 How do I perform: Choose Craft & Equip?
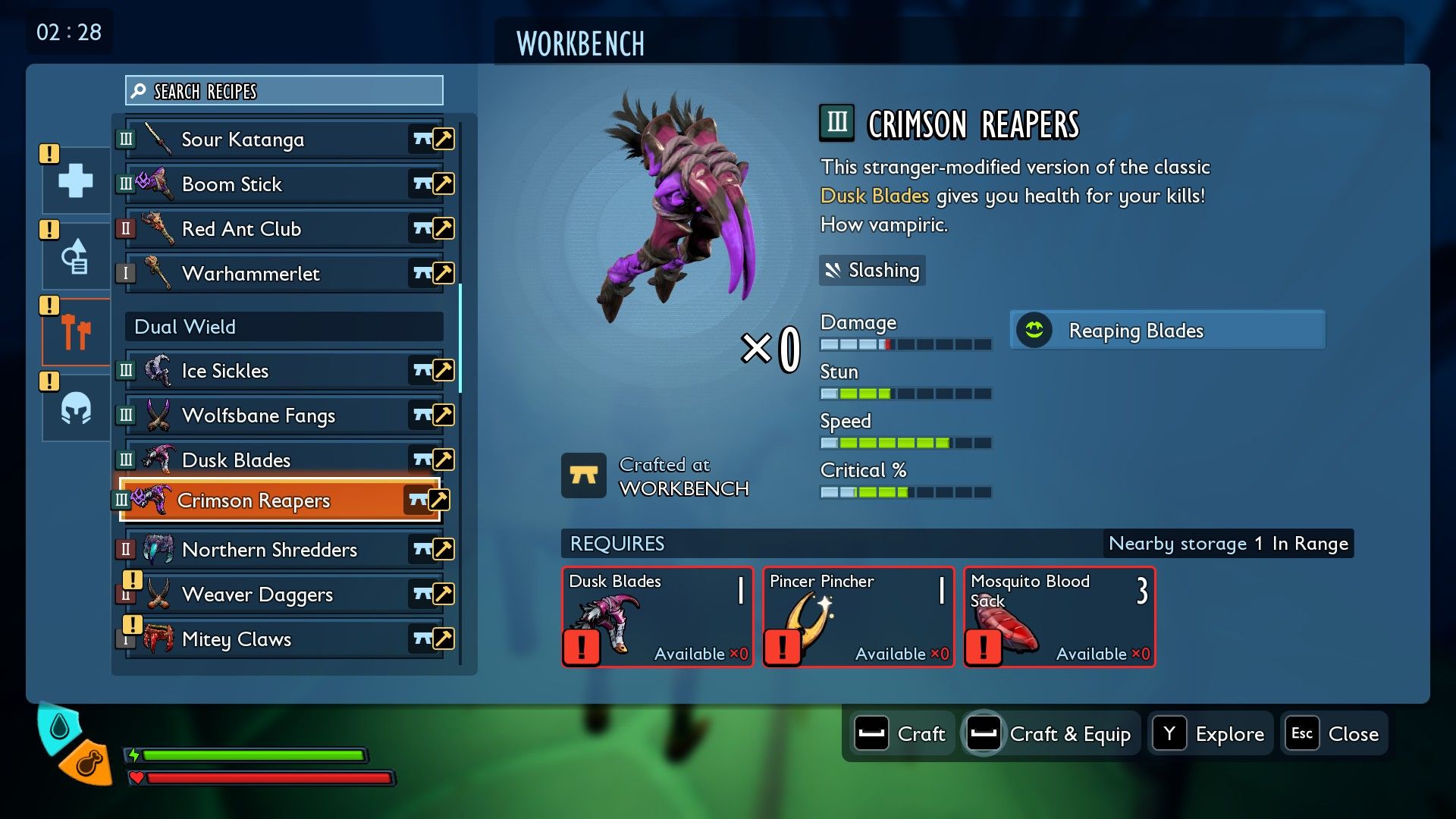point(1050,734)
